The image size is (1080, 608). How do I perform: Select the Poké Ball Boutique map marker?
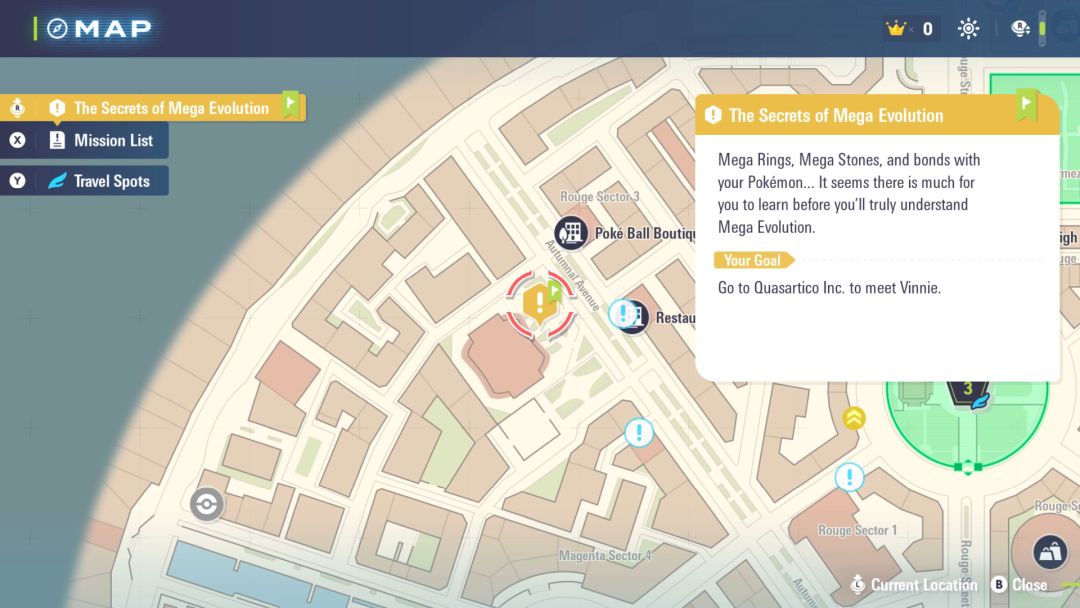point(571,233)
